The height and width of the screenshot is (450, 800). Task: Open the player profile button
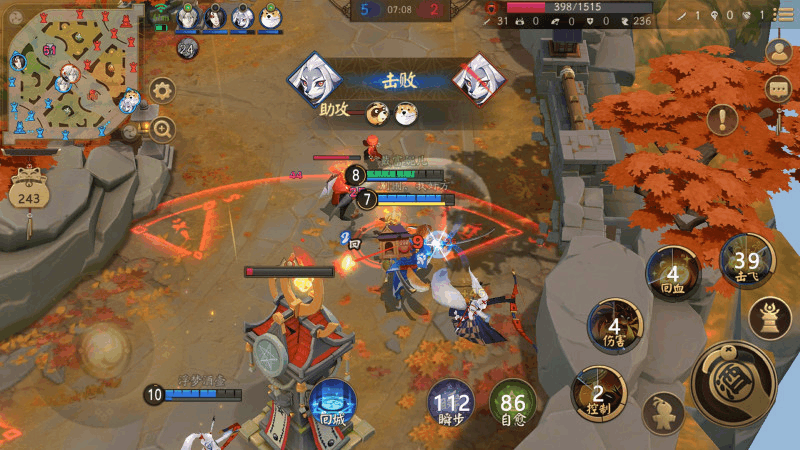778,51
